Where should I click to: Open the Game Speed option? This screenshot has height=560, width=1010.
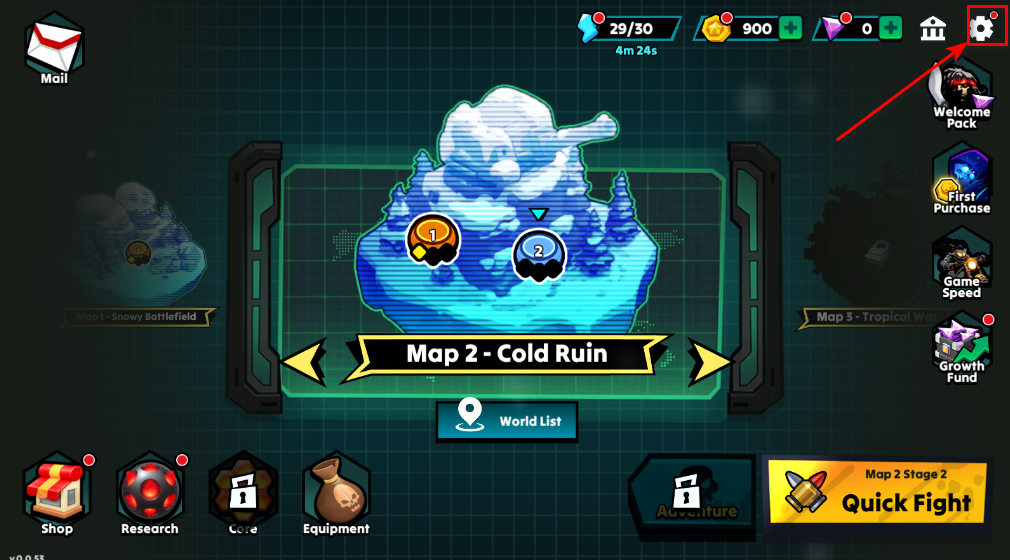(x=961, y=265)
